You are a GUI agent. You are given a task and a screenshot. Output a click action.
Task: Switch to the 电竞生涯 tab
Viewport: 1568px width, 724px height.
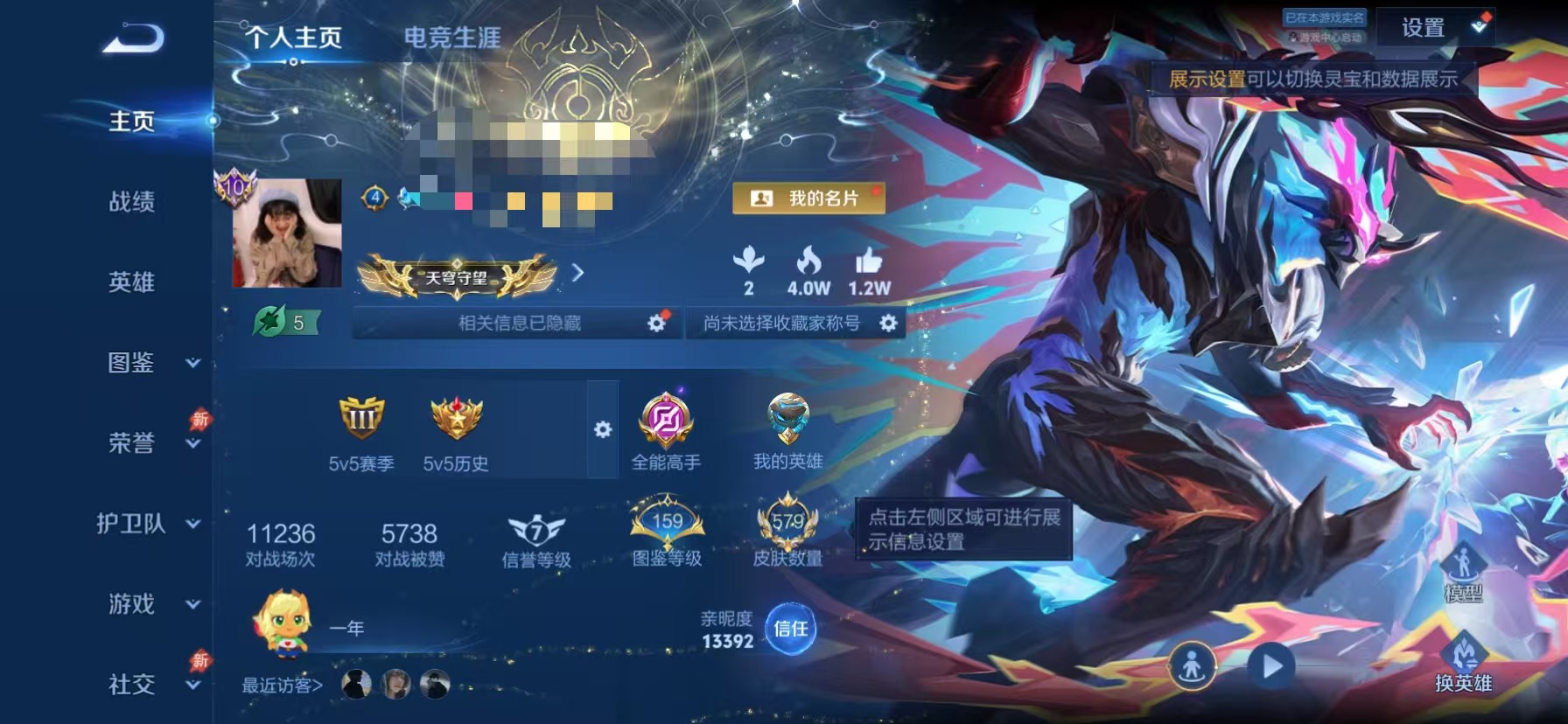(451, 37)
